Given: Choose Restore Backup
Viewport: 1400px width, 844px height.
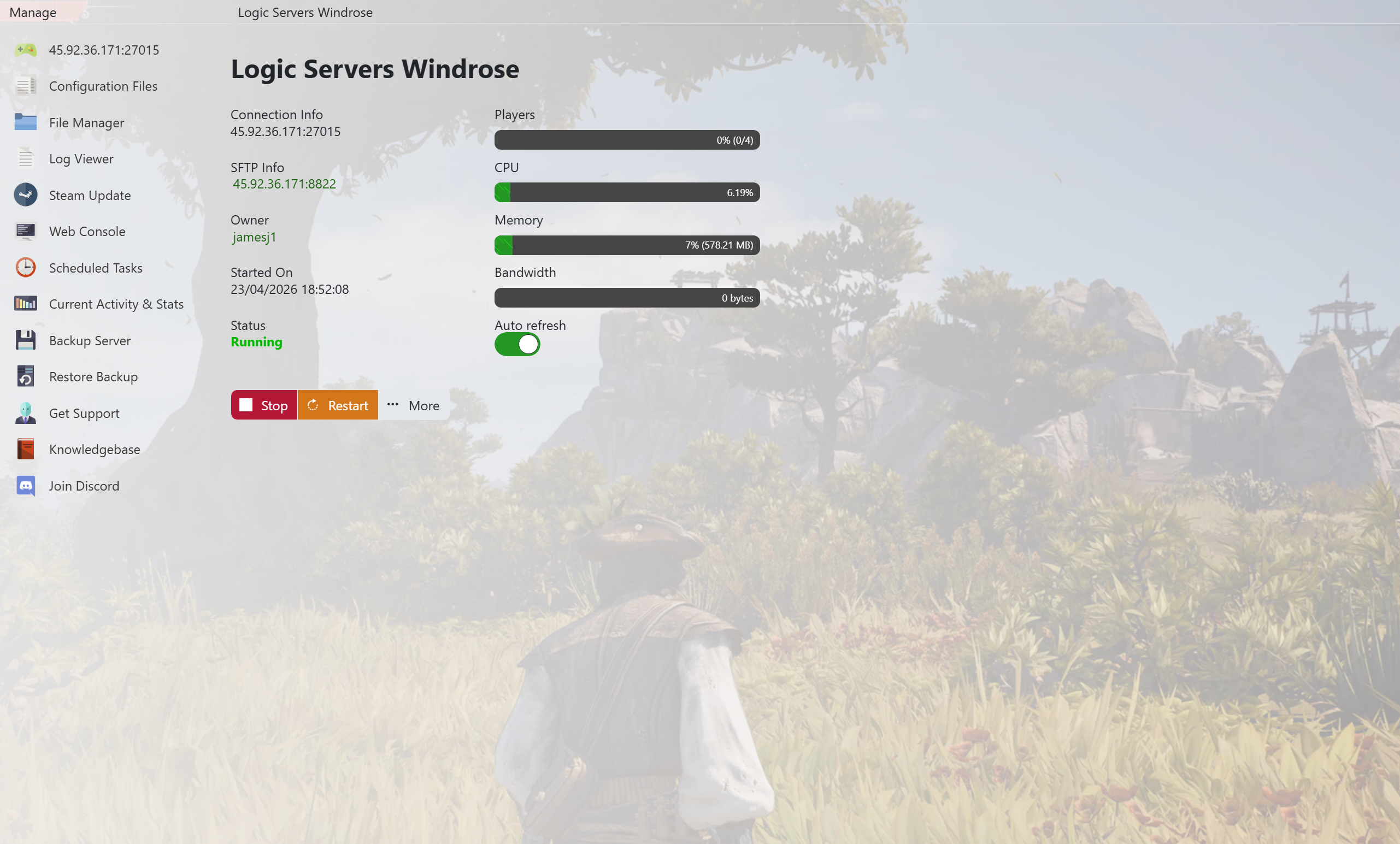Looking at the screenshot, I should point(93,377).
